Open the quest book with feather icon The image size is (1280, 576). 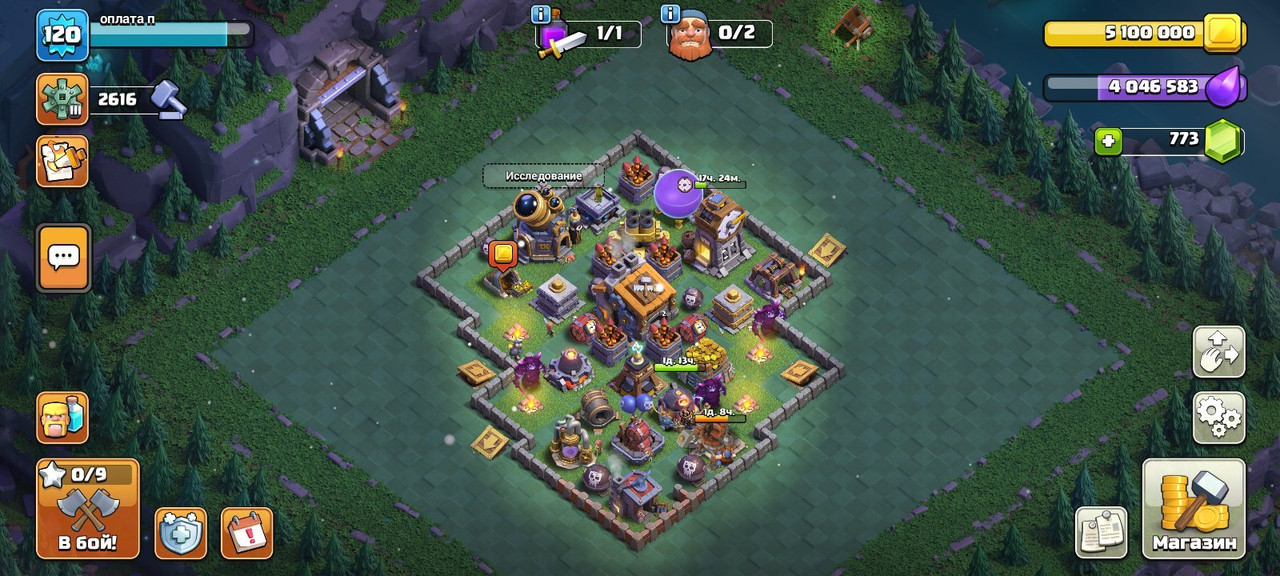[62, 161]
